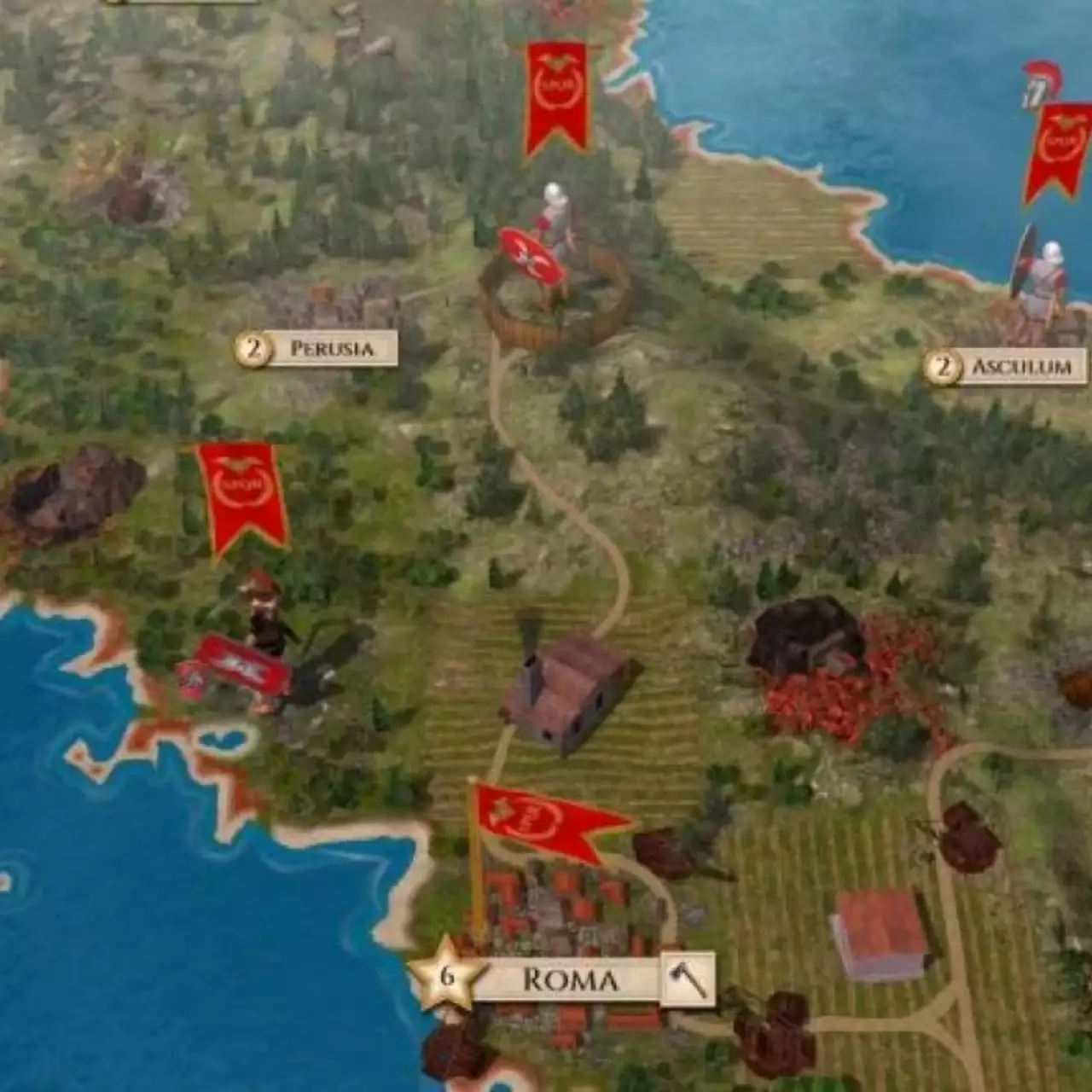Screen dimensions: 1092x1092
Task: Select the SPQR eagle standard near the western coast
Action: tap(237, 491)
